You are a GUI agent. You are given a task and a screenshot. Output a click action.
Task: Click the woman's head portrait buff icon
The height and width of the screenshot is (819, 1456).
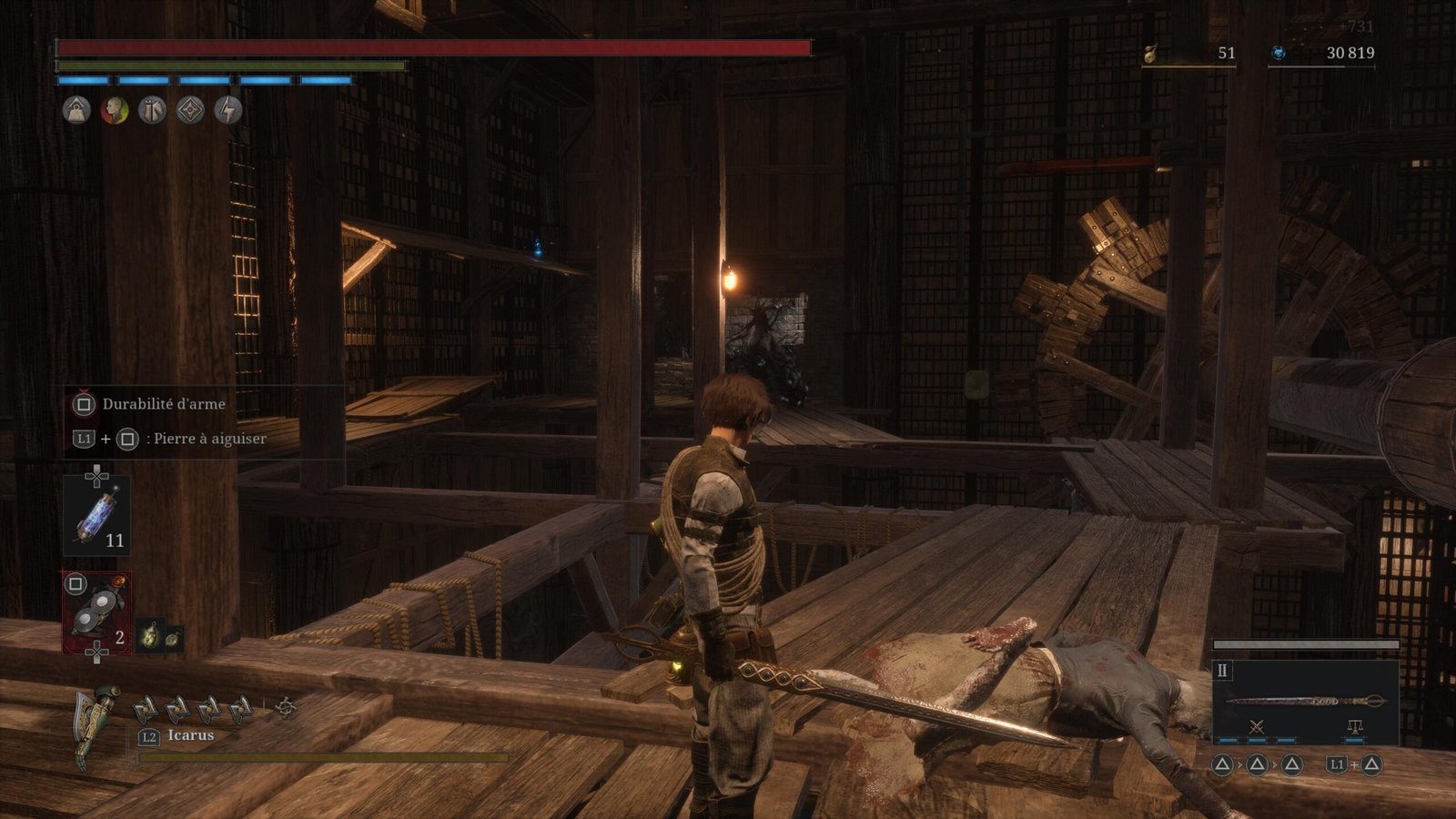[x=115, y=111]
